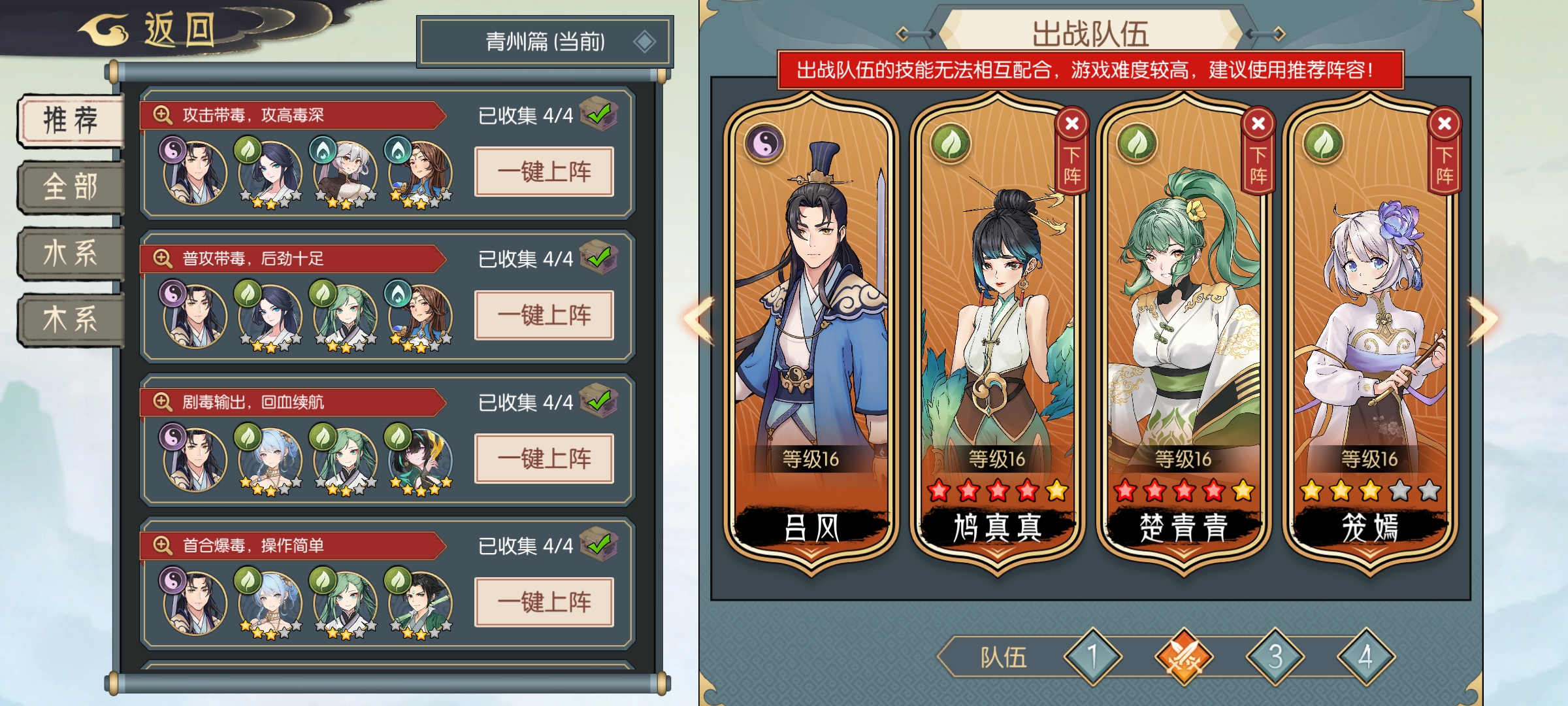Deploy the 首合爆毒，操作简单 lineup with 一键上阵
Image resolution: width=1568 pixels, height=706 pixels.
pos(544,602)
